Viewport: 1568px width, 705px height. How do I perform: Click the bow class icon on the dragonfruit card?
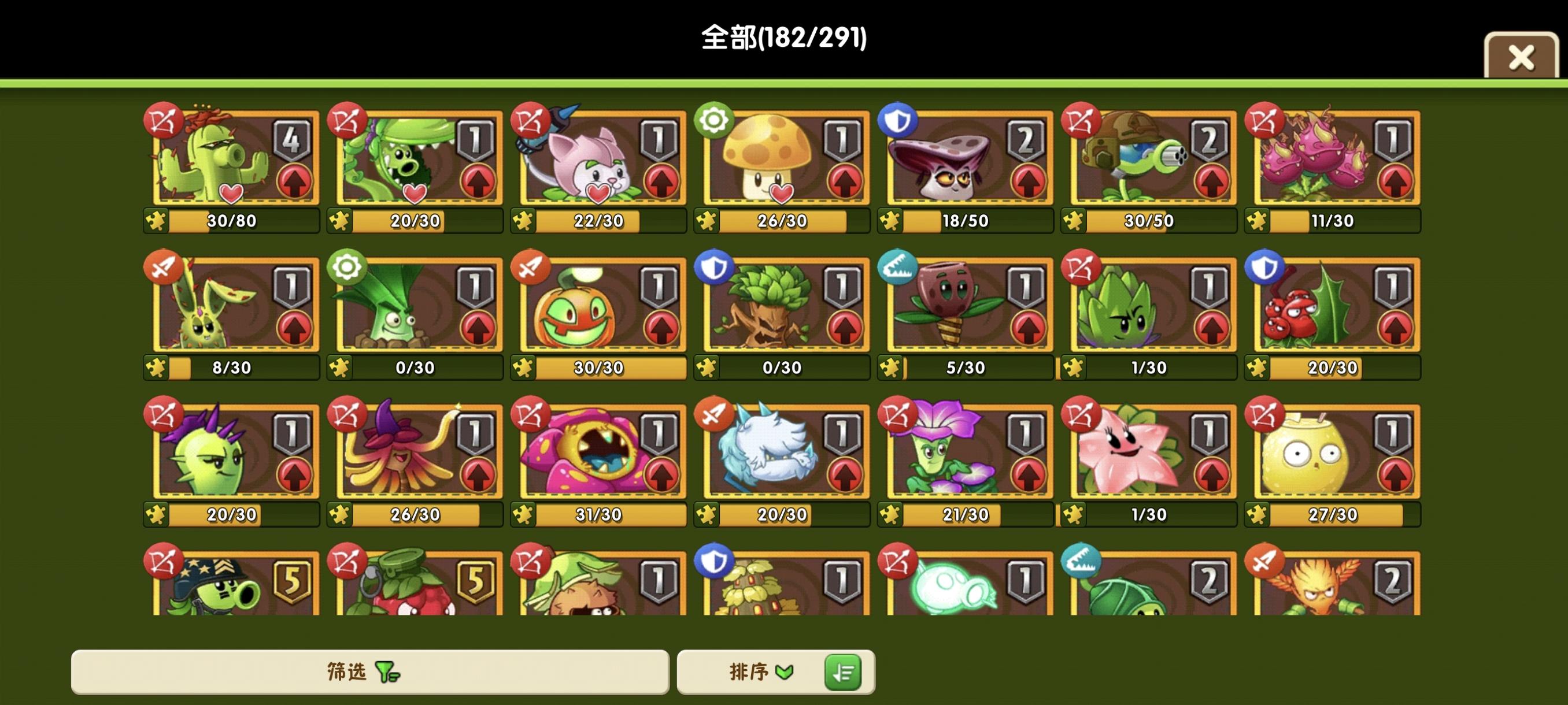[1266, 120]
